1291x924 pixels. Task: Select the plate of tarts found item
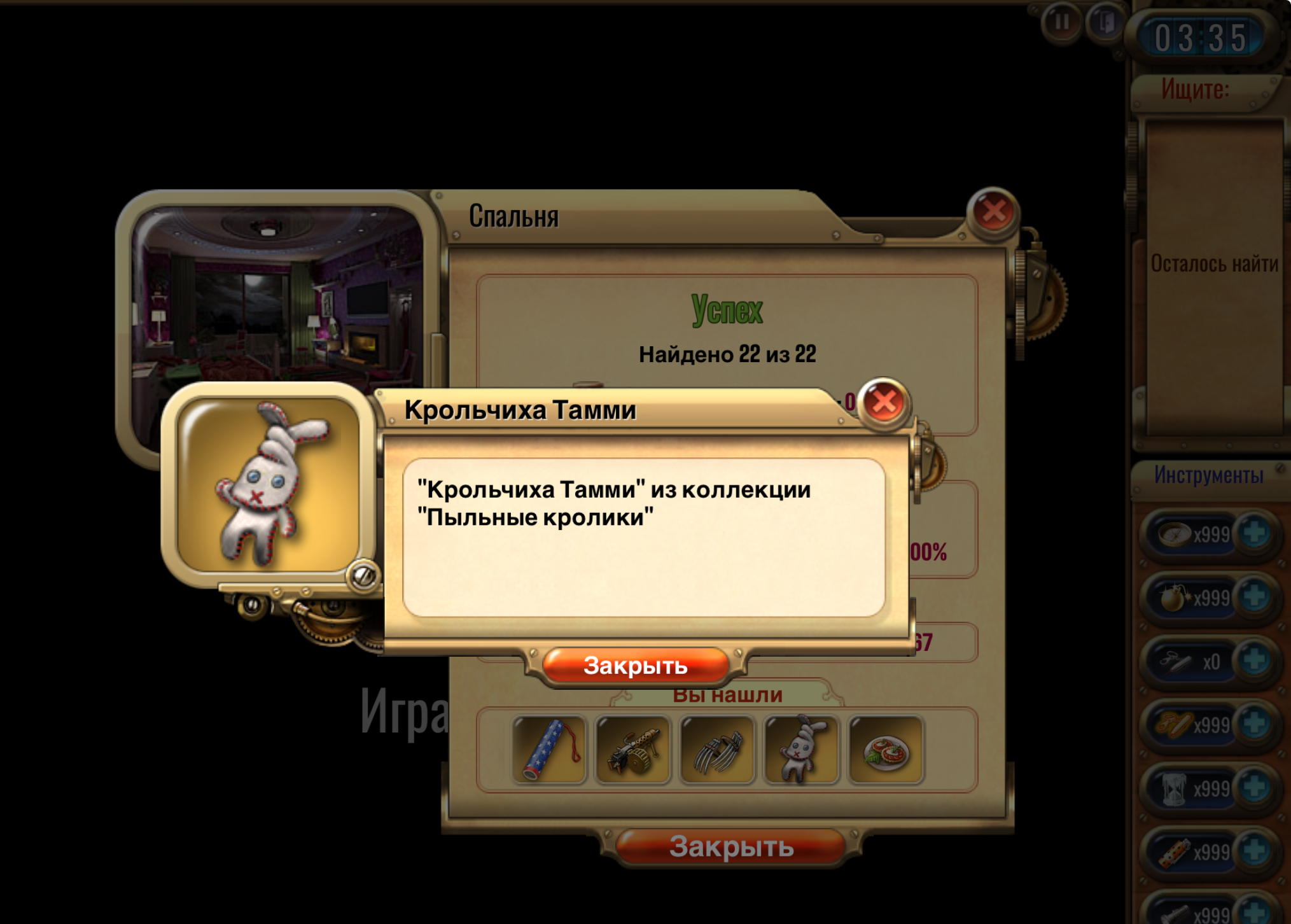886,750
